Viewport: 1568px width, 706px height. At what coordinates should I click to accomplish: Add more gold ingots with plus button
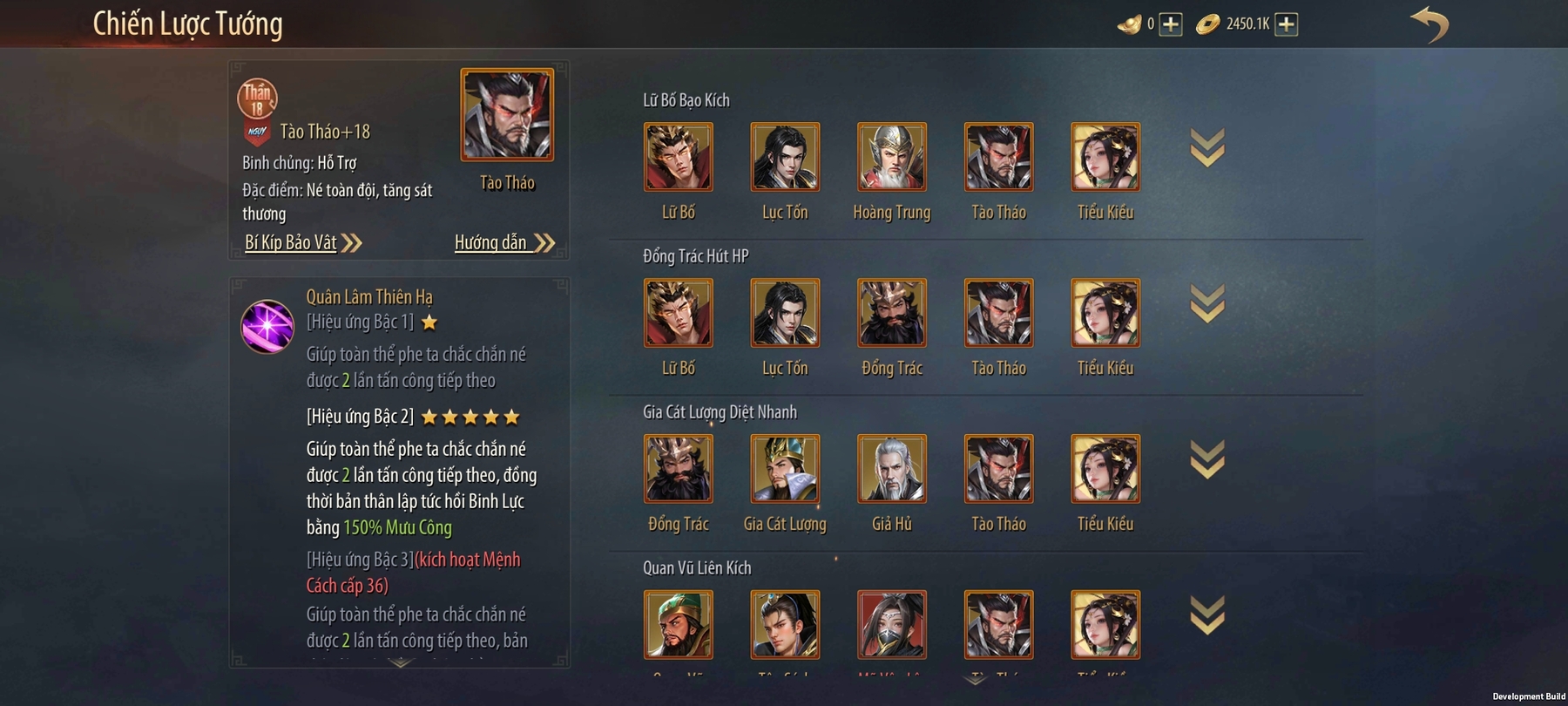[x=1171, y=24]
